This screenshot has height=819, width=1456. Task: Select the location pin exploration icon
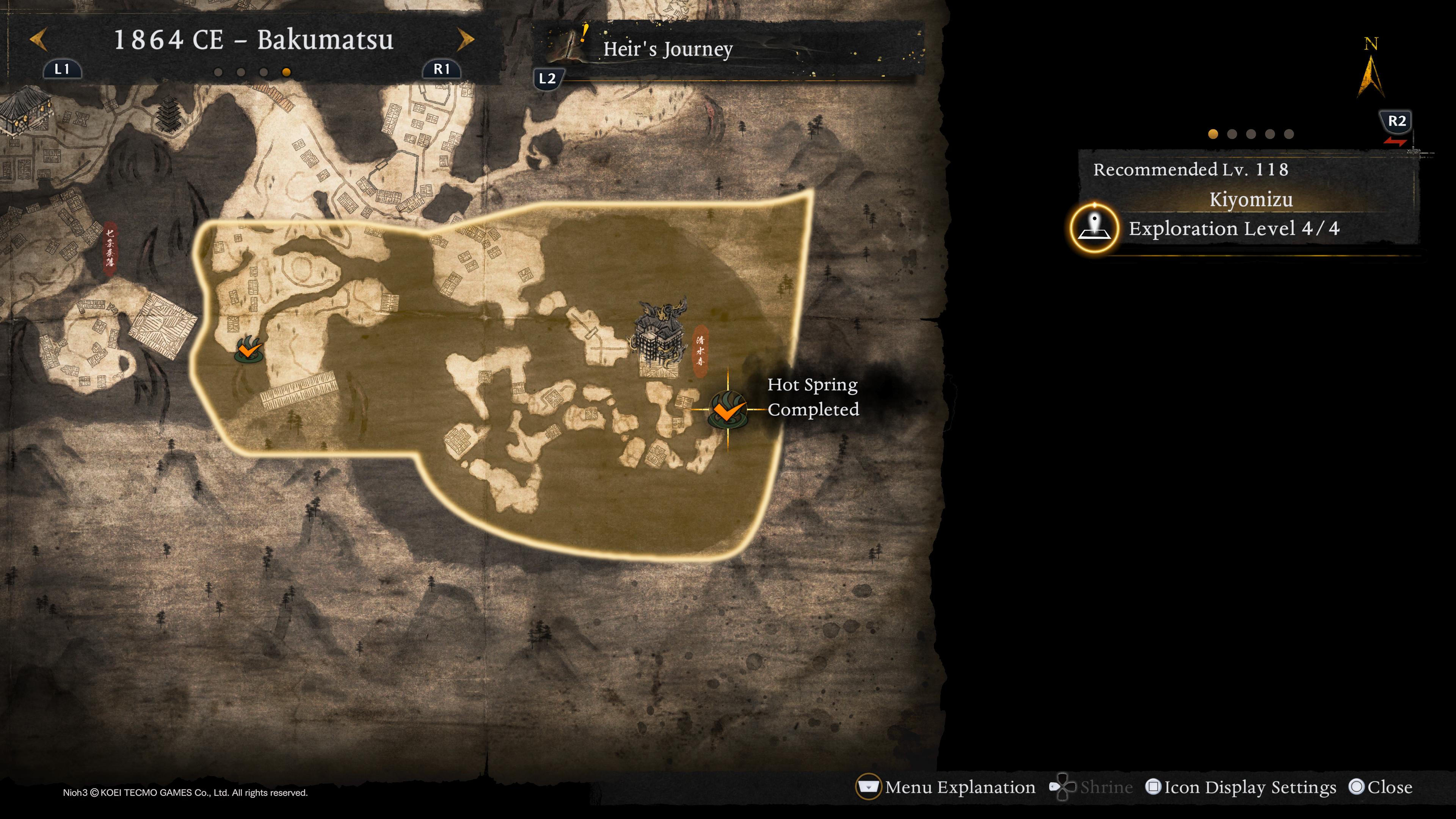pos(1094,228)
